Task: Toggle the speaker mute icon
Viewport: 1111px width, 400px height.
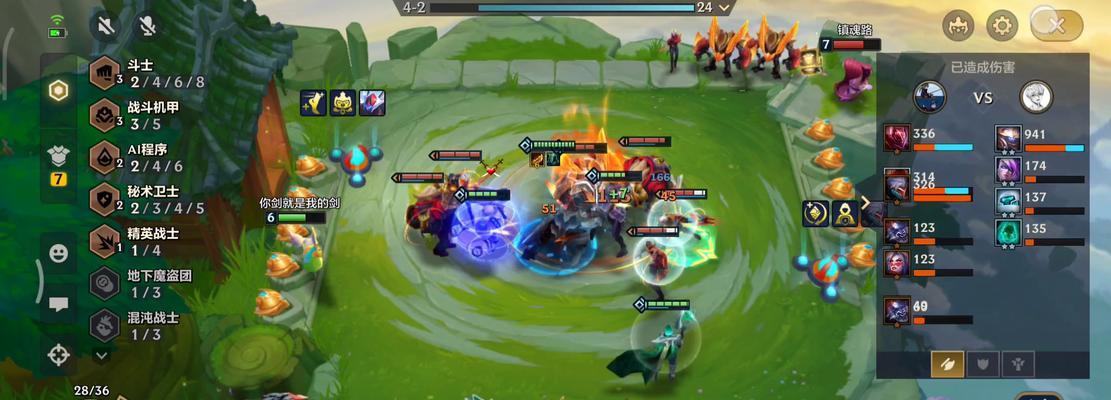Action: pos(104,25)
